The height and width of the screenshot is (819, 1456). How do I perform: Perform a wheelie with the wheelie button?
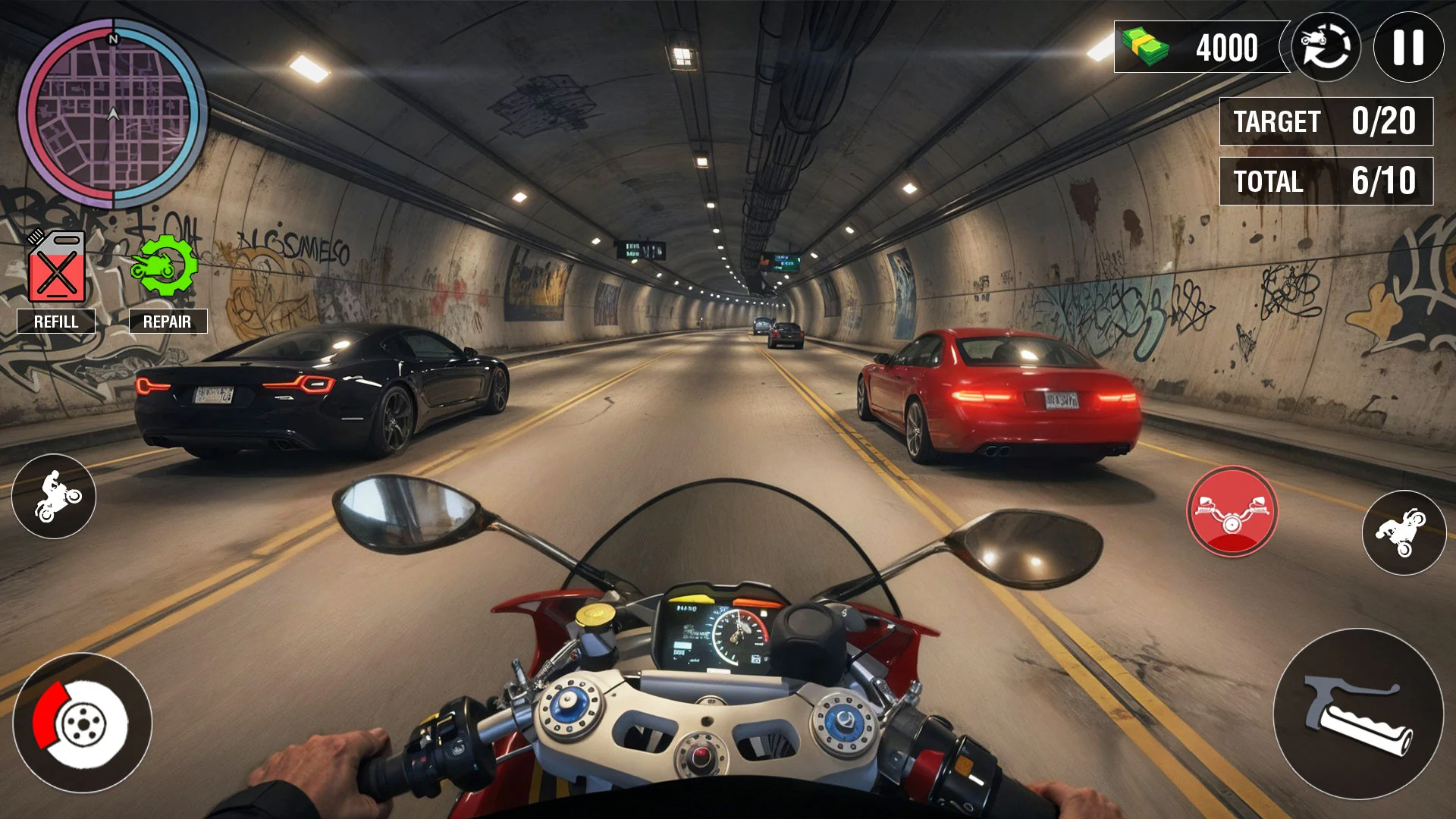pyautogui.click(x=1404, y=532)
